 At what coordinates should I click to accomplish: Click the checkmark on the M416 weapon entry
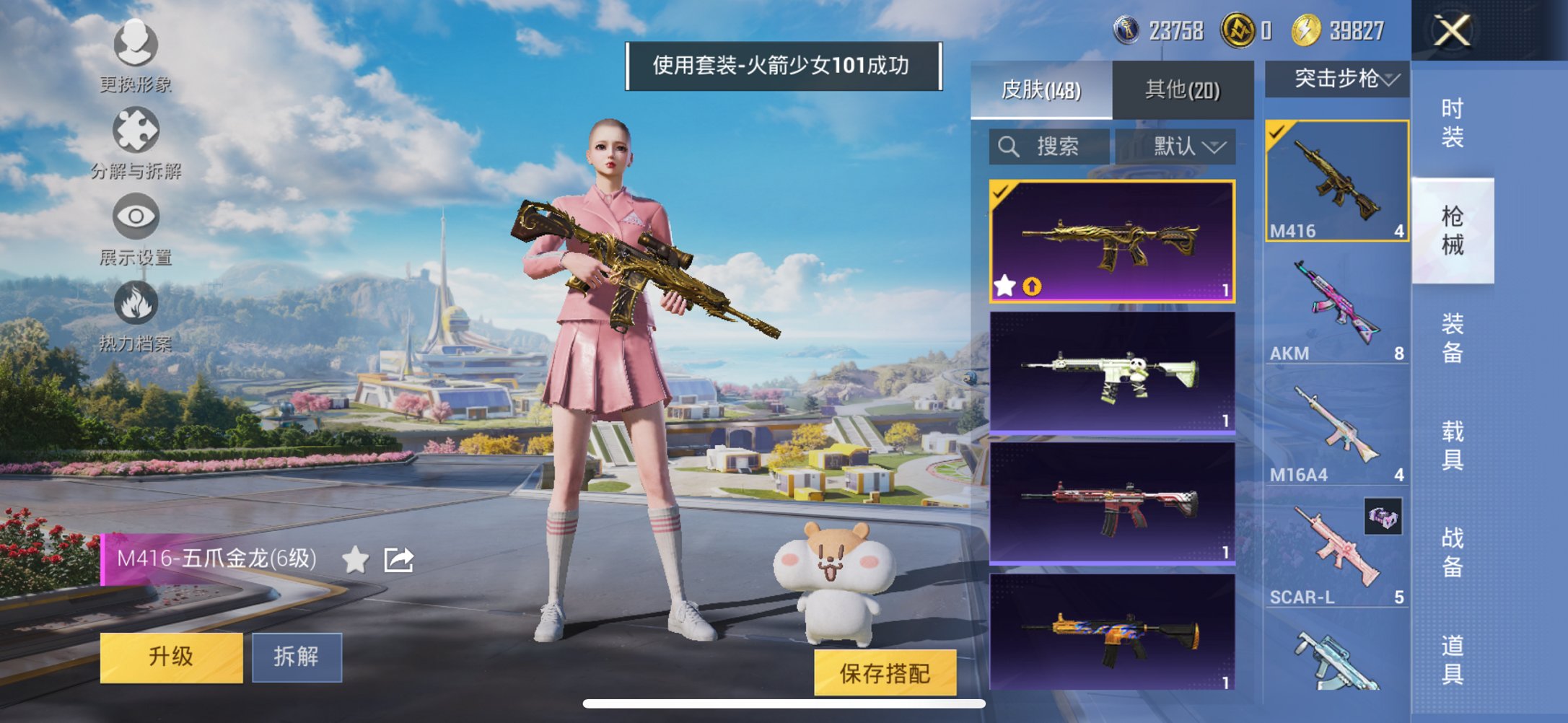tap(1276, 131)
